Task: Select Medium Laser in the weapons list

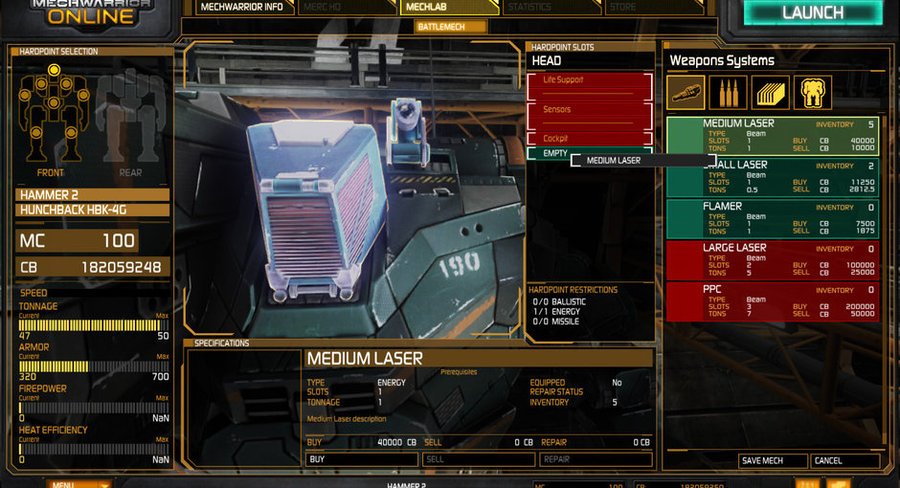Action: (772, 135)
